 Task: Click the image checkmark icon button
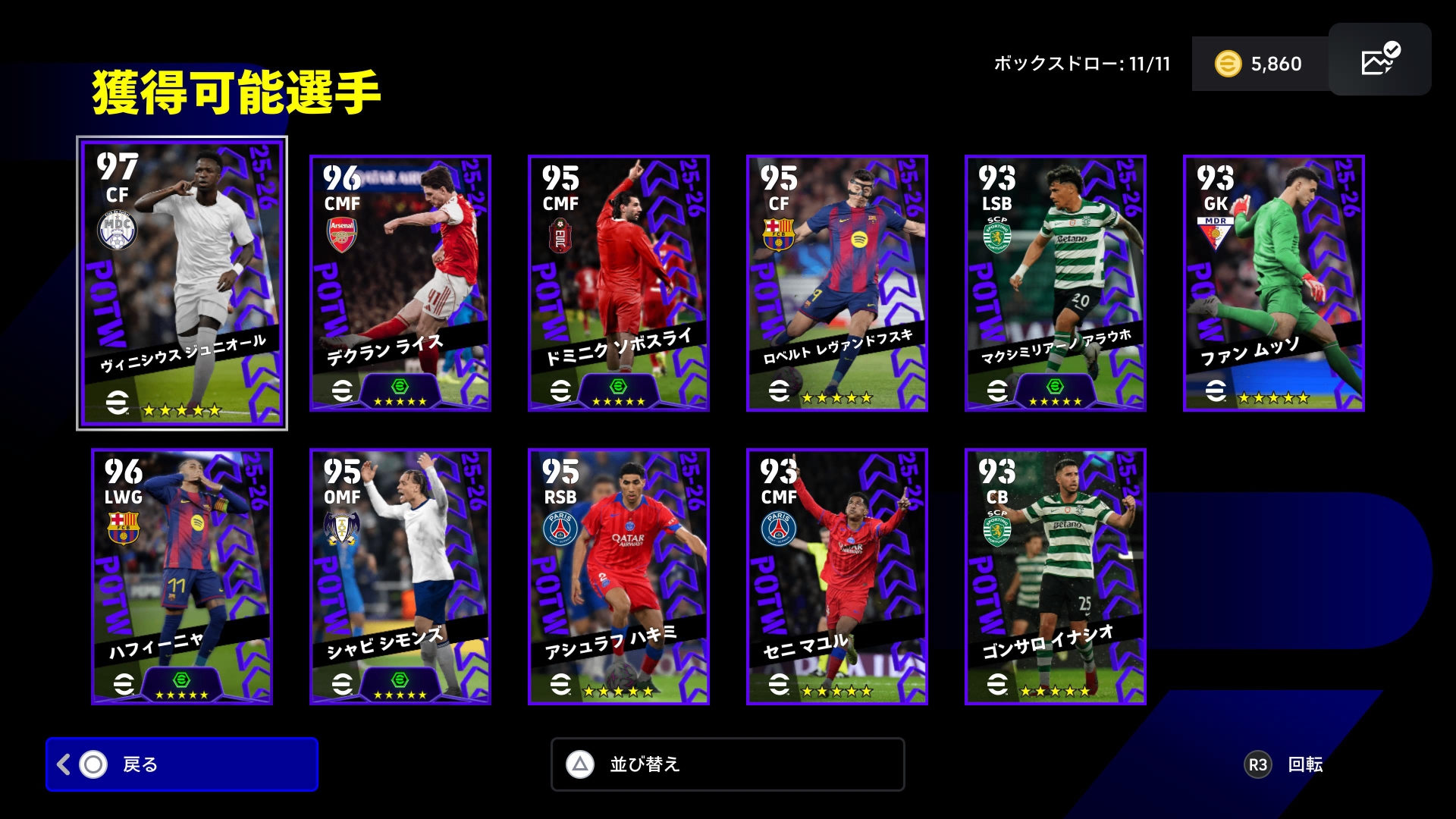pos(1379,59)
